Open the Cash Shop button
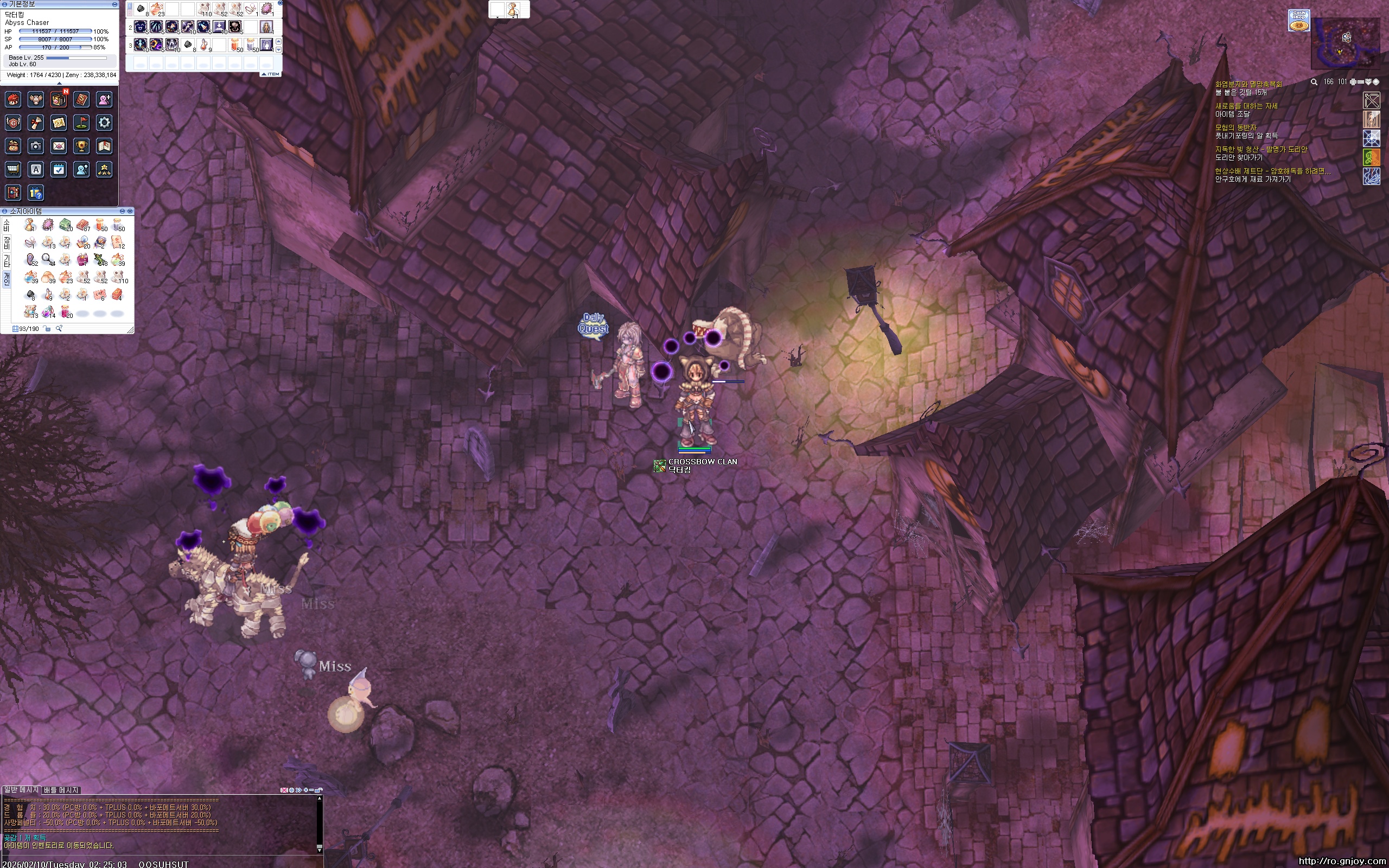Image resolution: width=1389 pixels, height=868 pixels. [1298, 20]
